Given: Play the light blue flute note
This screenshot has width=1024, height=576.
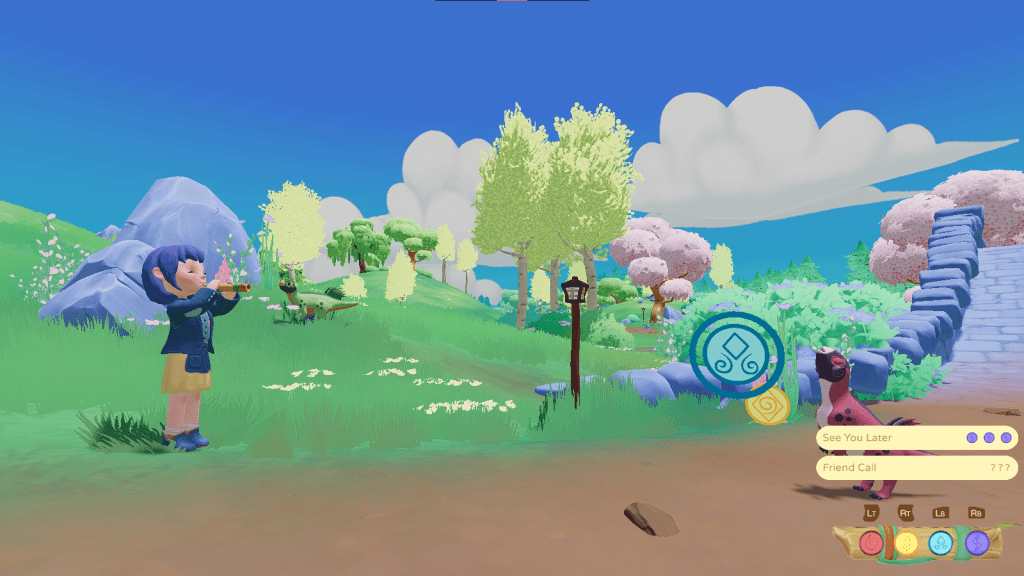Looking at the screenshot, I should pyautogui.click(x=941, y=543).
